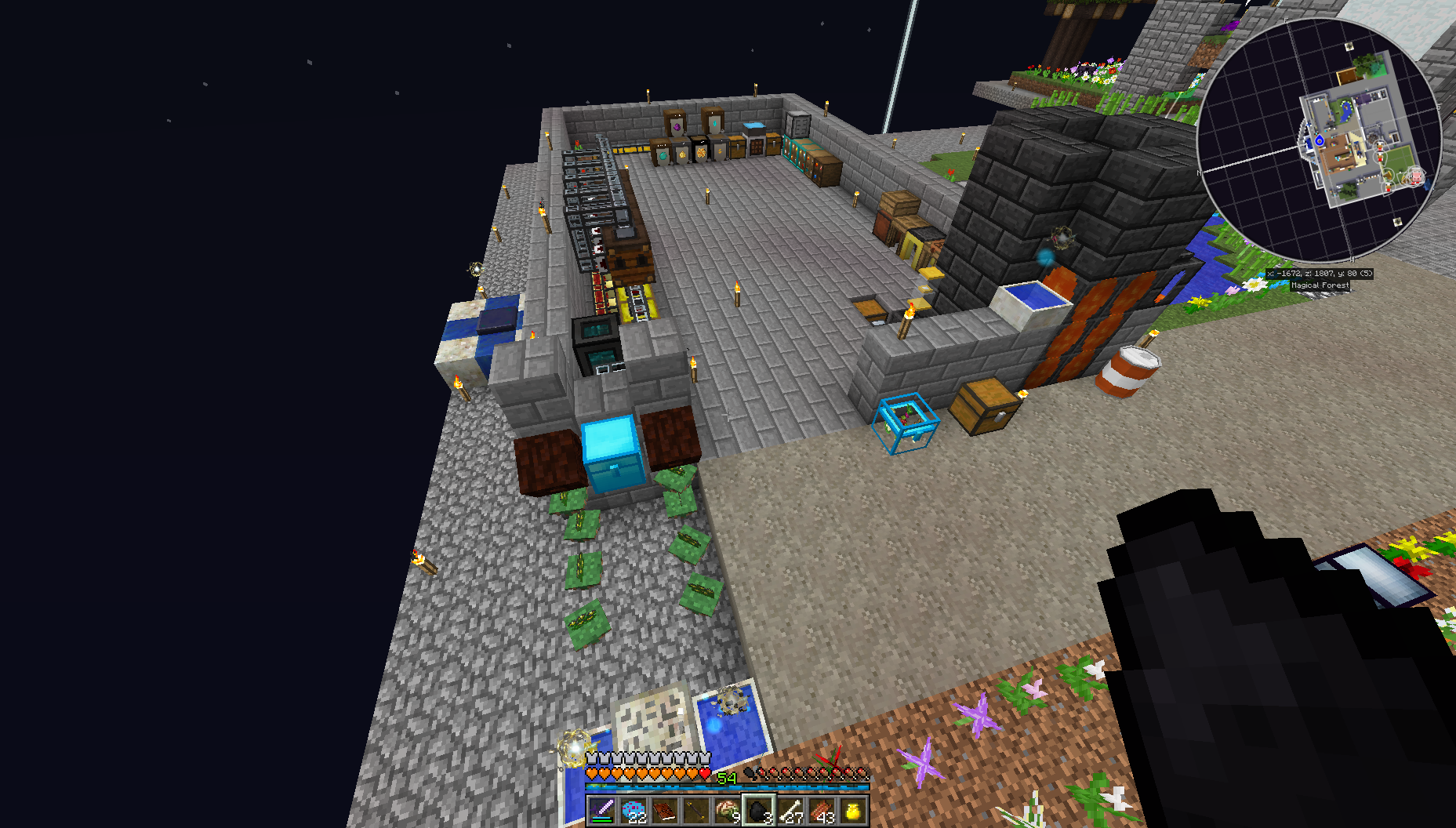This screenshot has width=1456, height=828.
Task: Click the circular minimap
Action: [1318, 141]
